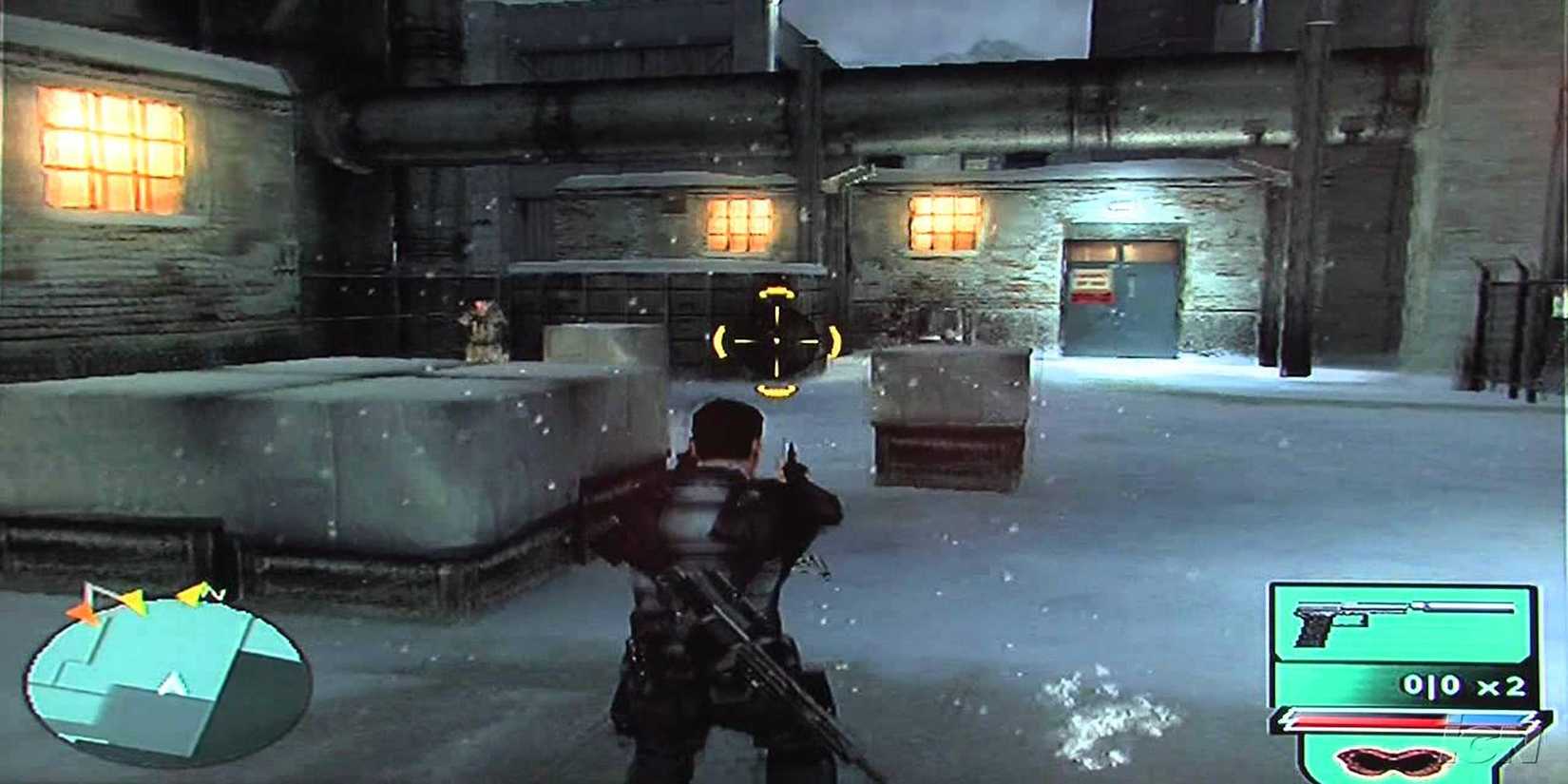Viewport: 1568px width, 784px height.
Task: Click the x2 magazine multiplier text
Action: [x=1500, y=686]
